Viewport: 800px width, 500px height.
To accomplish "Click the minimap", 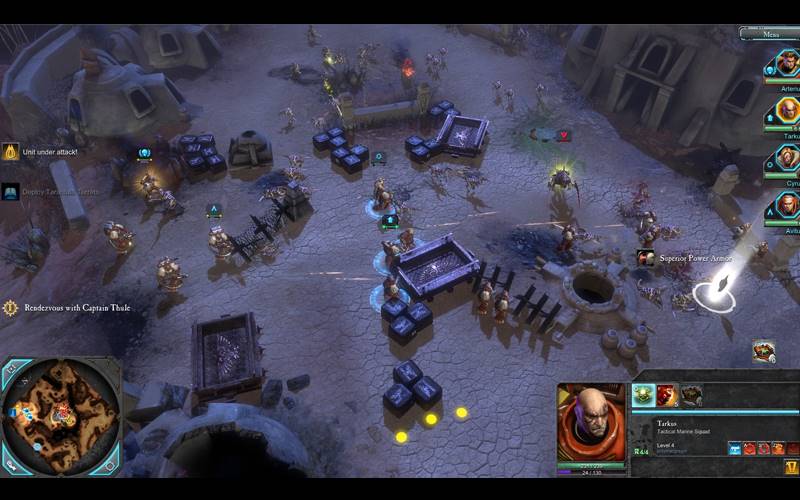I will click(58, 414).
